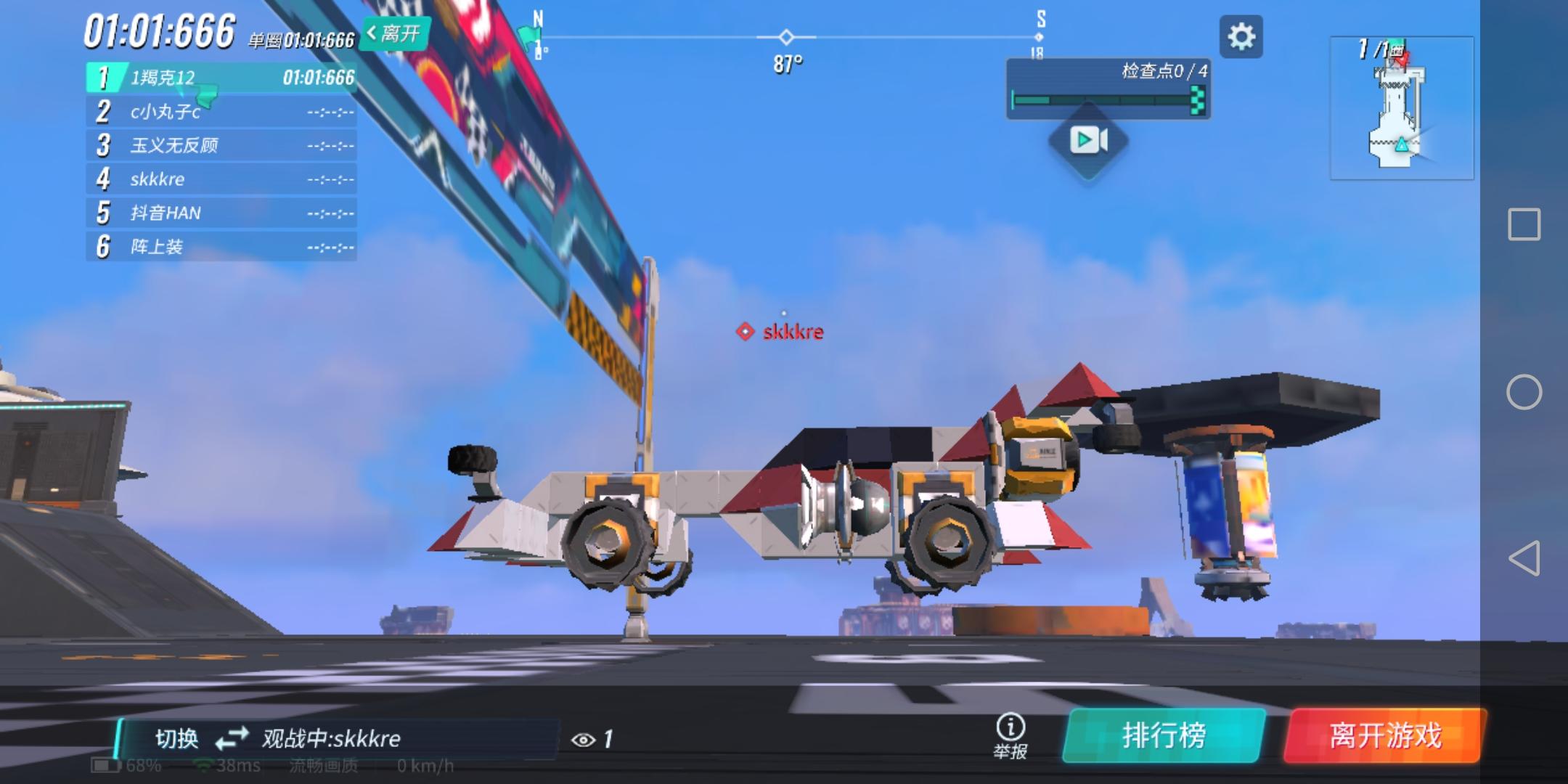Click the spectator camera view icon

(x=1087, y=140)
